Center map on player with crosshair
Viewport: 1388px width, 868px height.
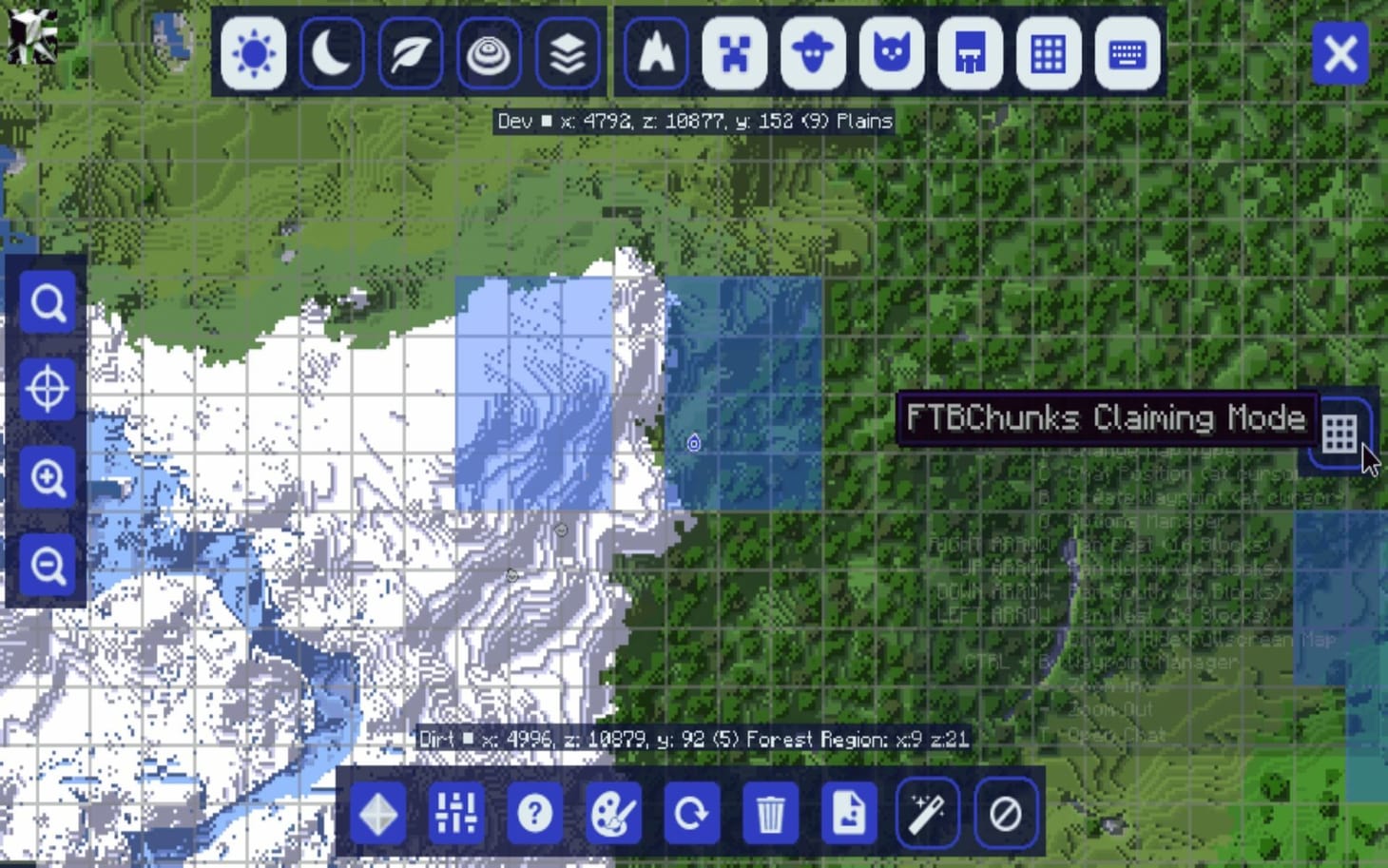(x=48, y=389)
